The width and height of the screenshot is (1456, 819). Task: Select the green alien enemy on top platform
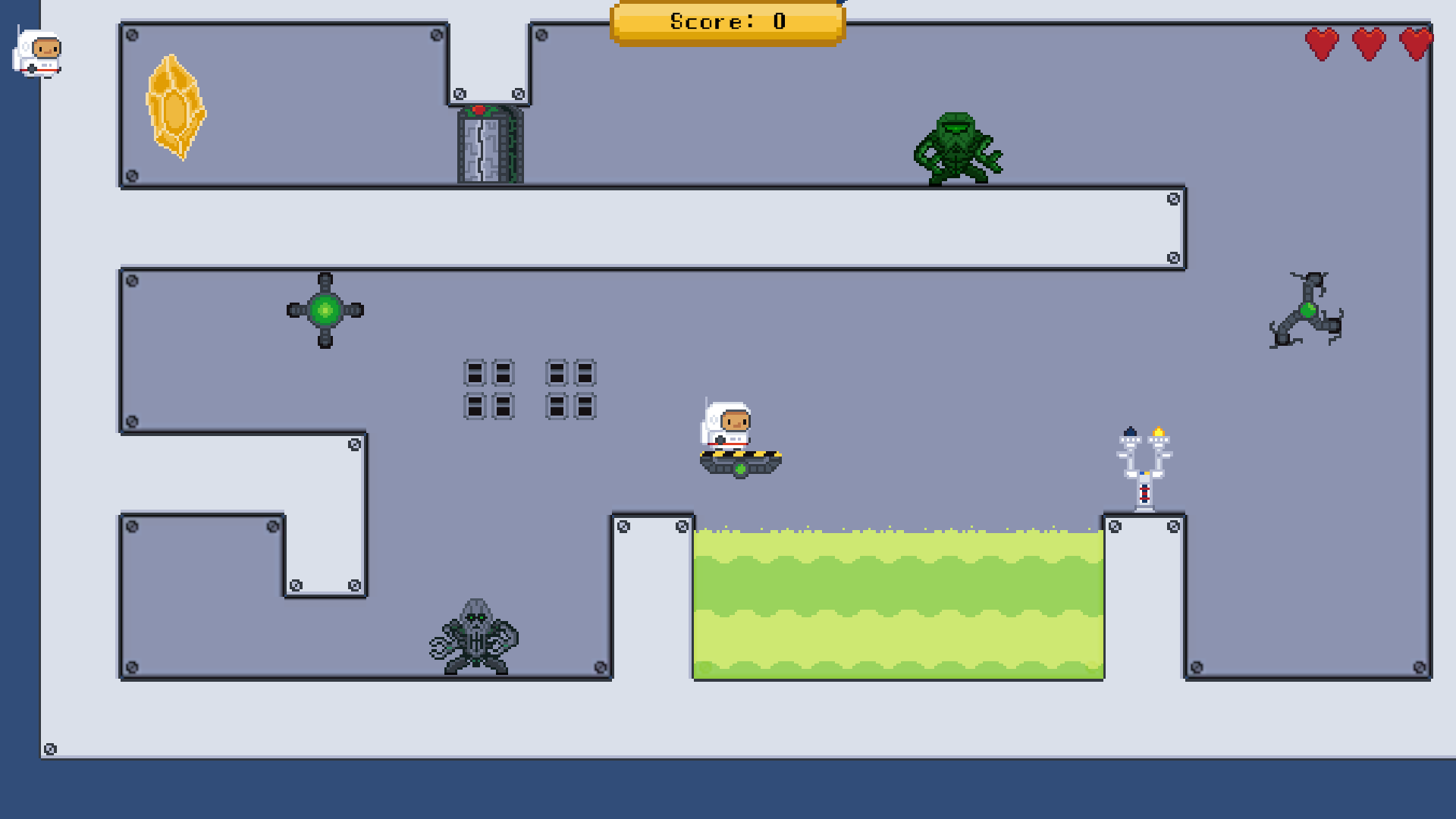[957, 148]
